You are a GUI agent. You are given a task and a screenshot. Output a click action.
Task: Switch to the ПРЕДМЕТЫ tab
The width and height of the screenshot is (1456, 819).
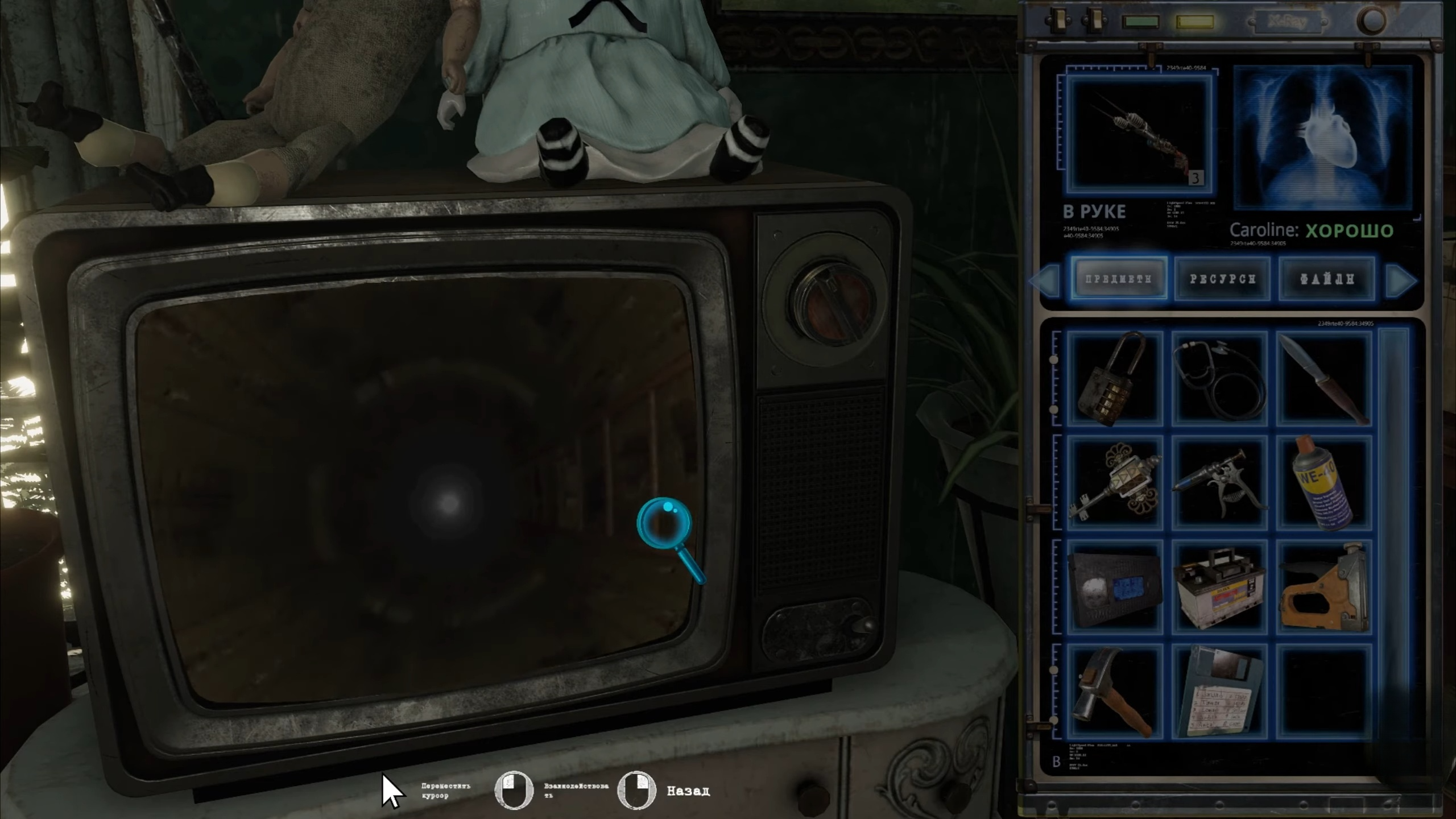(x=1119, y=279)
